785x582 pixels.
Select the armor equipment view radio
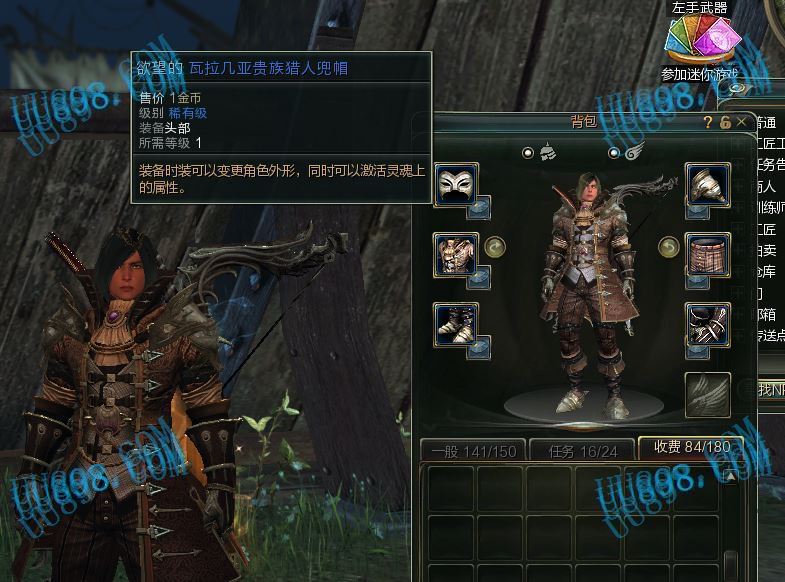(528, 153)
